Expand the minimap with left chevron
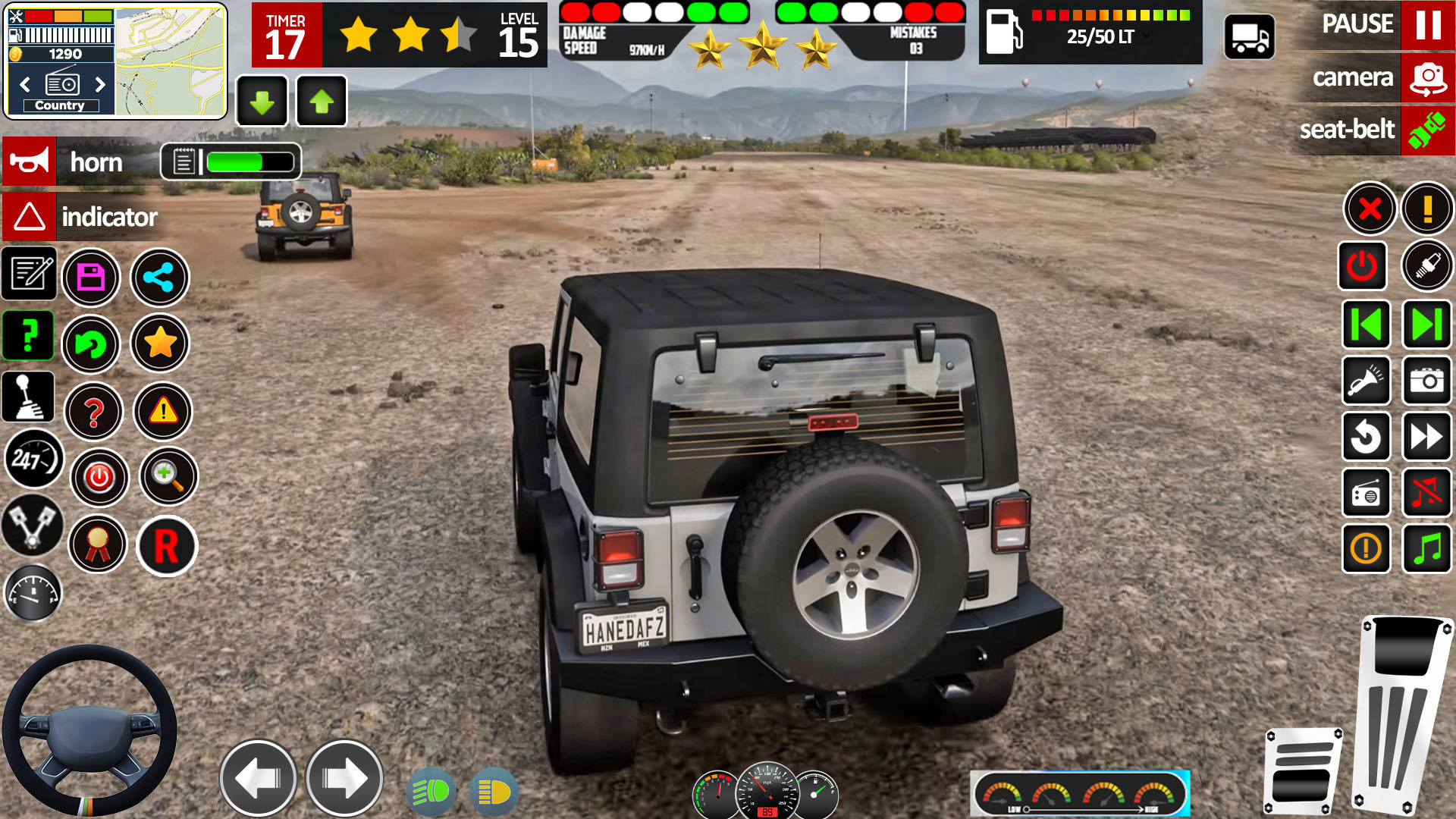This screenshot has height=819, width=1456. (24, 85)
